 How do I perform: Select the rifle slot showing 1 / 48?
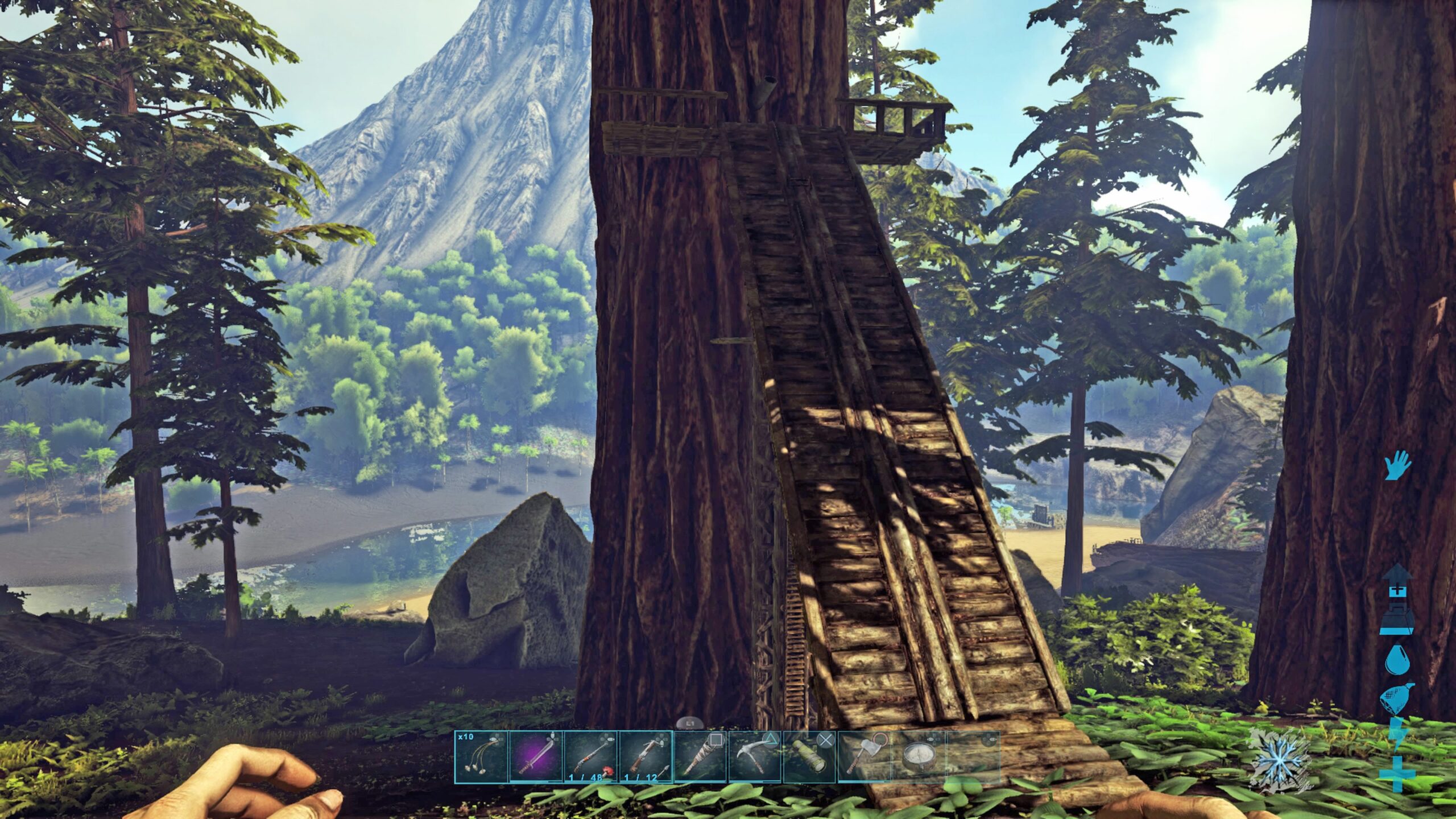click(x=590, y=756)
